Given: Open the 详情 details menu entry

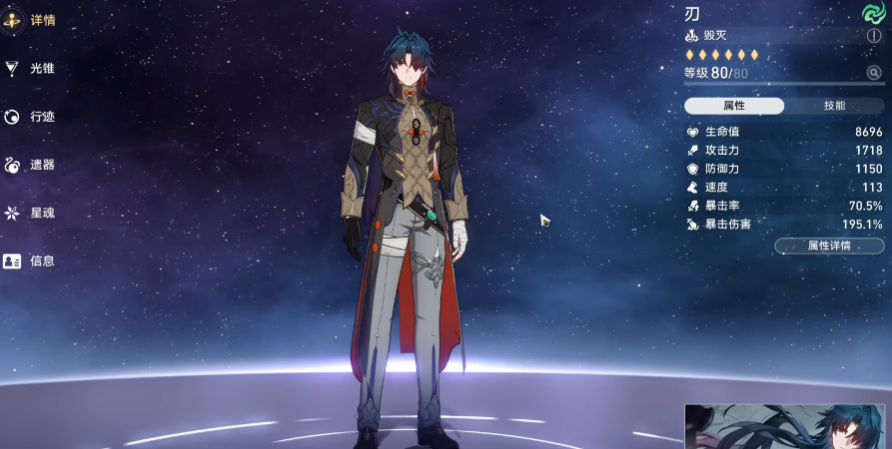Looking at the screenshot, I should point(28,20).
